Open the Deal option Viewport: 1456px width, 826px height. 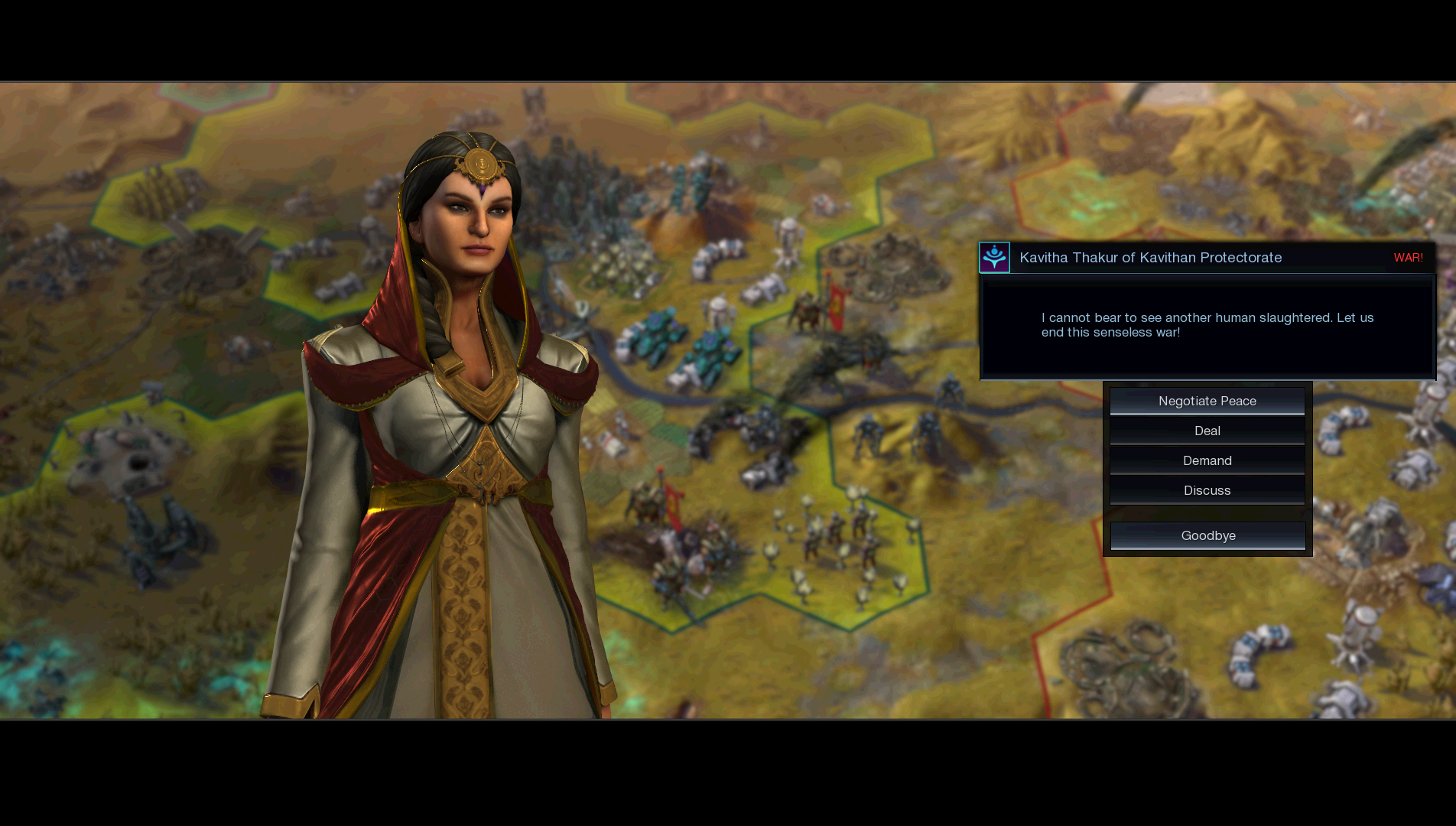click(x=1207, y=431)
